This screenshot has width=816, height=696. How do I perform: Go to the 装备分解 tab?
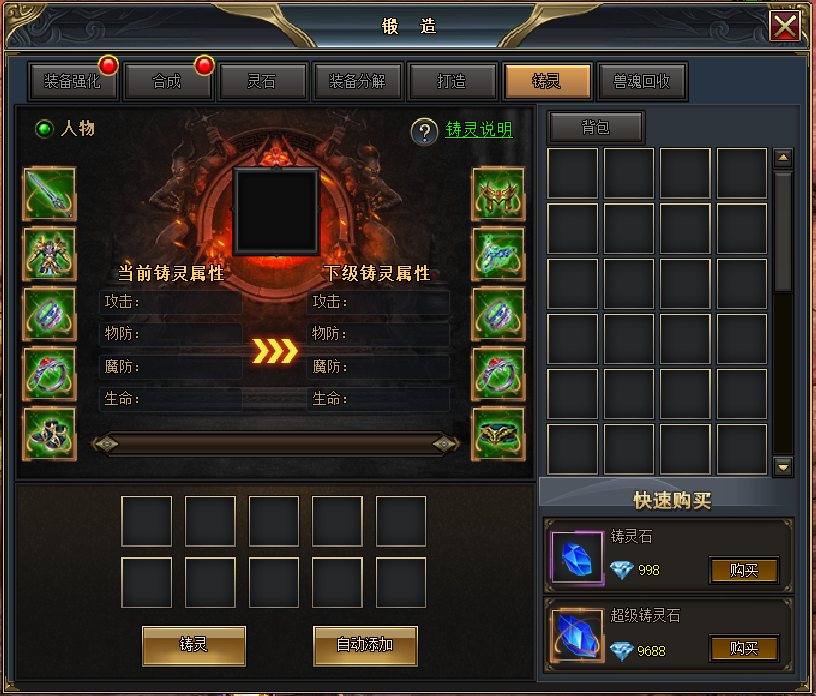357,82
